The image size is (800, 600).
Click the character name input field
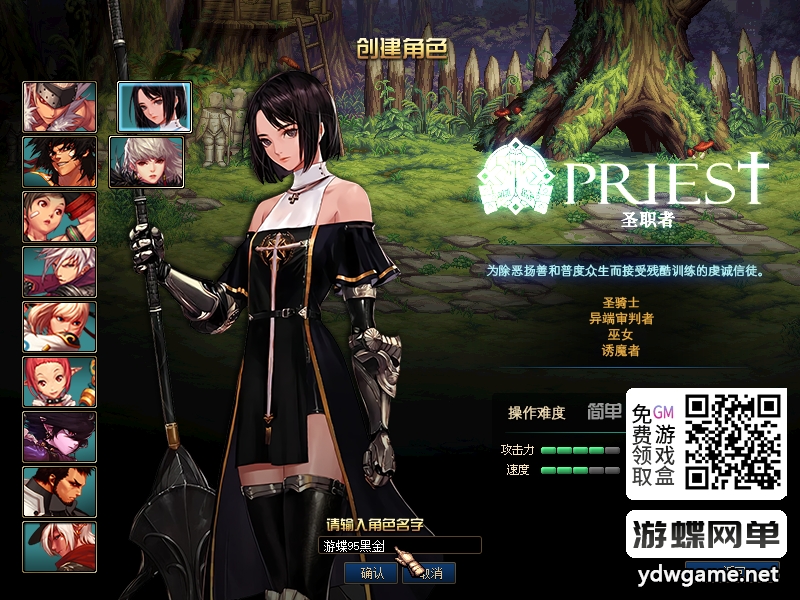tap(400, 546)
